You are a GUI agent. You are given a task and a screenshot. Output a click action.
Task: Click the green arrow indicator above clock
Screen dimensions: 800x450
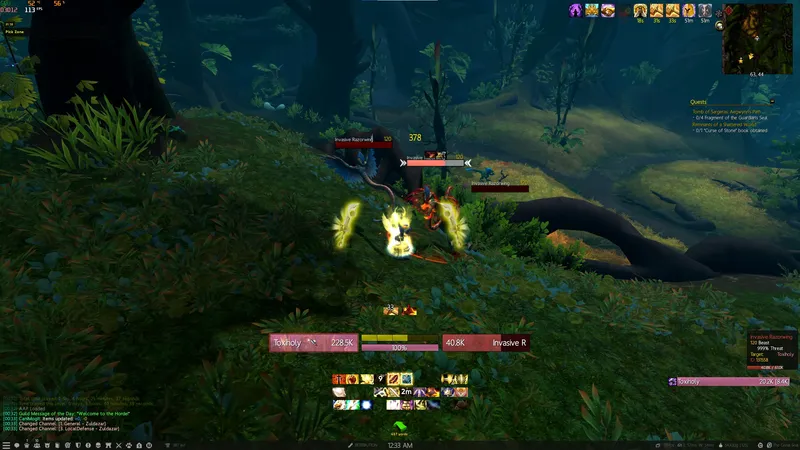(x=400, y=428)
